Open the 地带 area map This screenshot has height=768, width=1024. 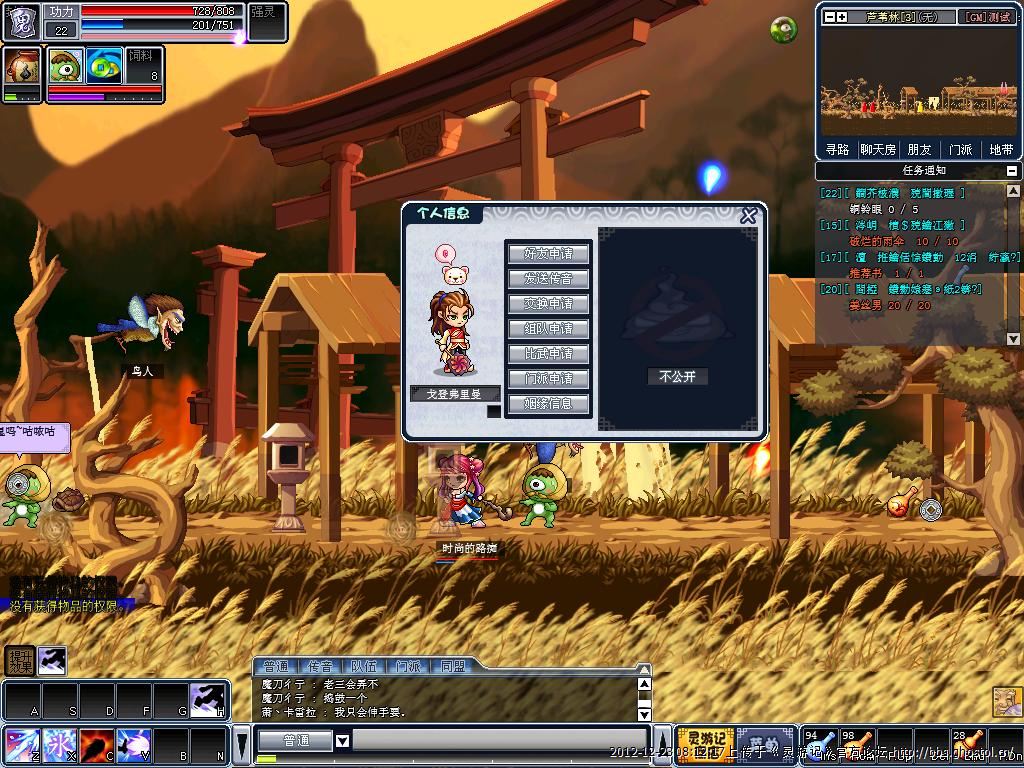[1001, 149]
